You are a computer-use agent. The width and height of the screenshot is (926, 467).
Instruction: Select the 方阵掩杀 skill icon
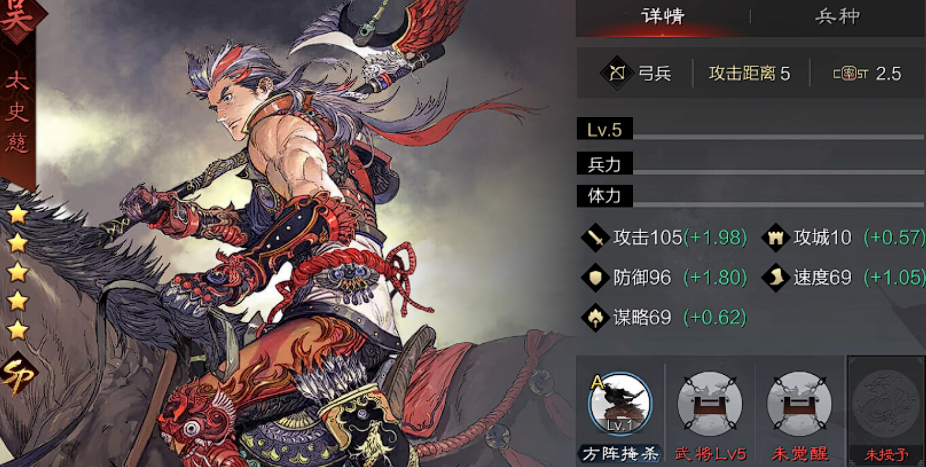pos(620,405)
